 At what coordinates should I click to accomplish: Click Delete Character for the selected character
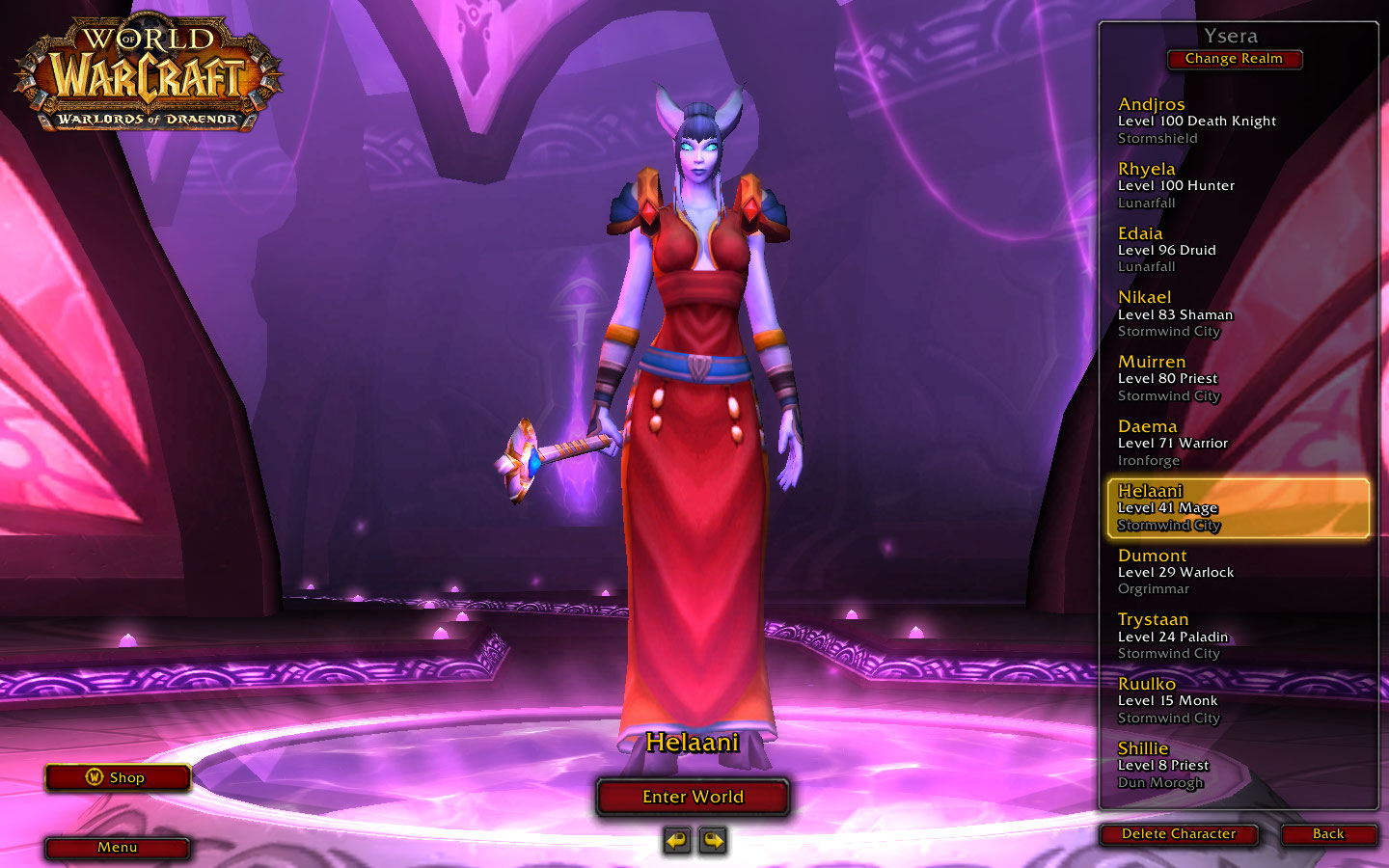(x=1179, y=834)
